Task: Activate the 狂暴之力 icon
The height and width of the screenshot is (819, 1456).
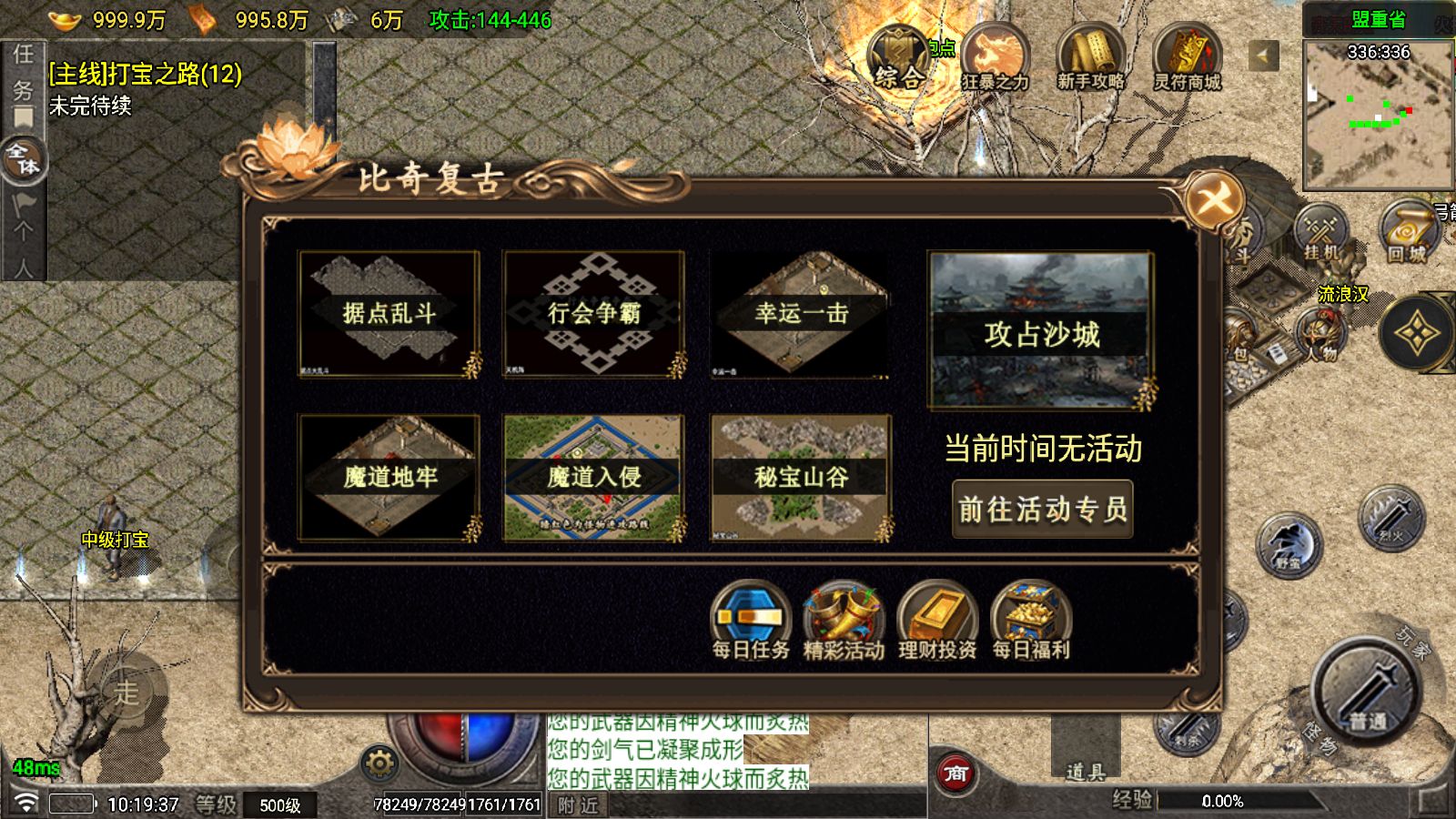Action: pyautogui.click(x=995, y=59)
